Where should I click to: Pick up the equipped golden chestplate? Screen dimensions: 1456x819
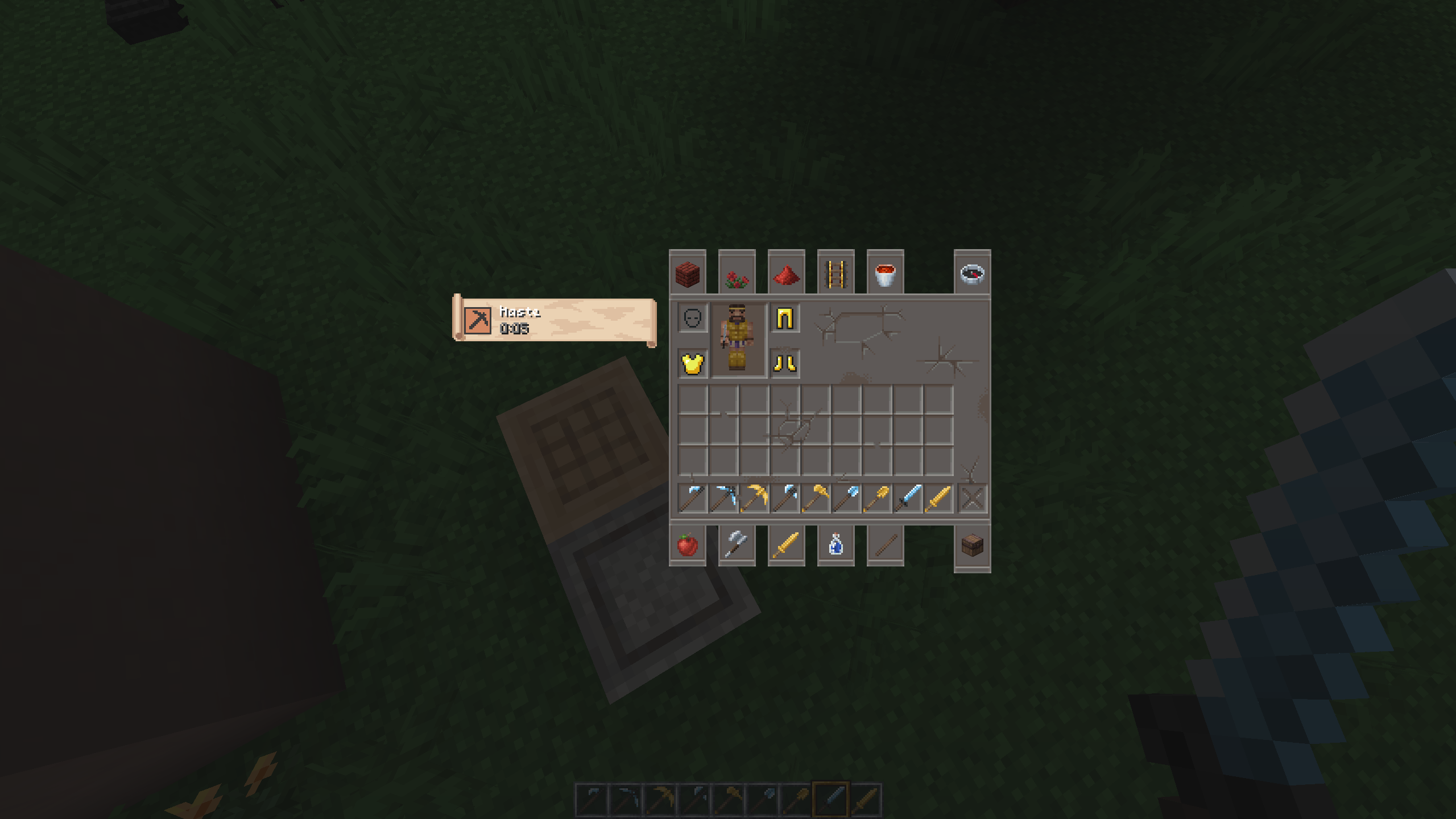tap(693, 363)
